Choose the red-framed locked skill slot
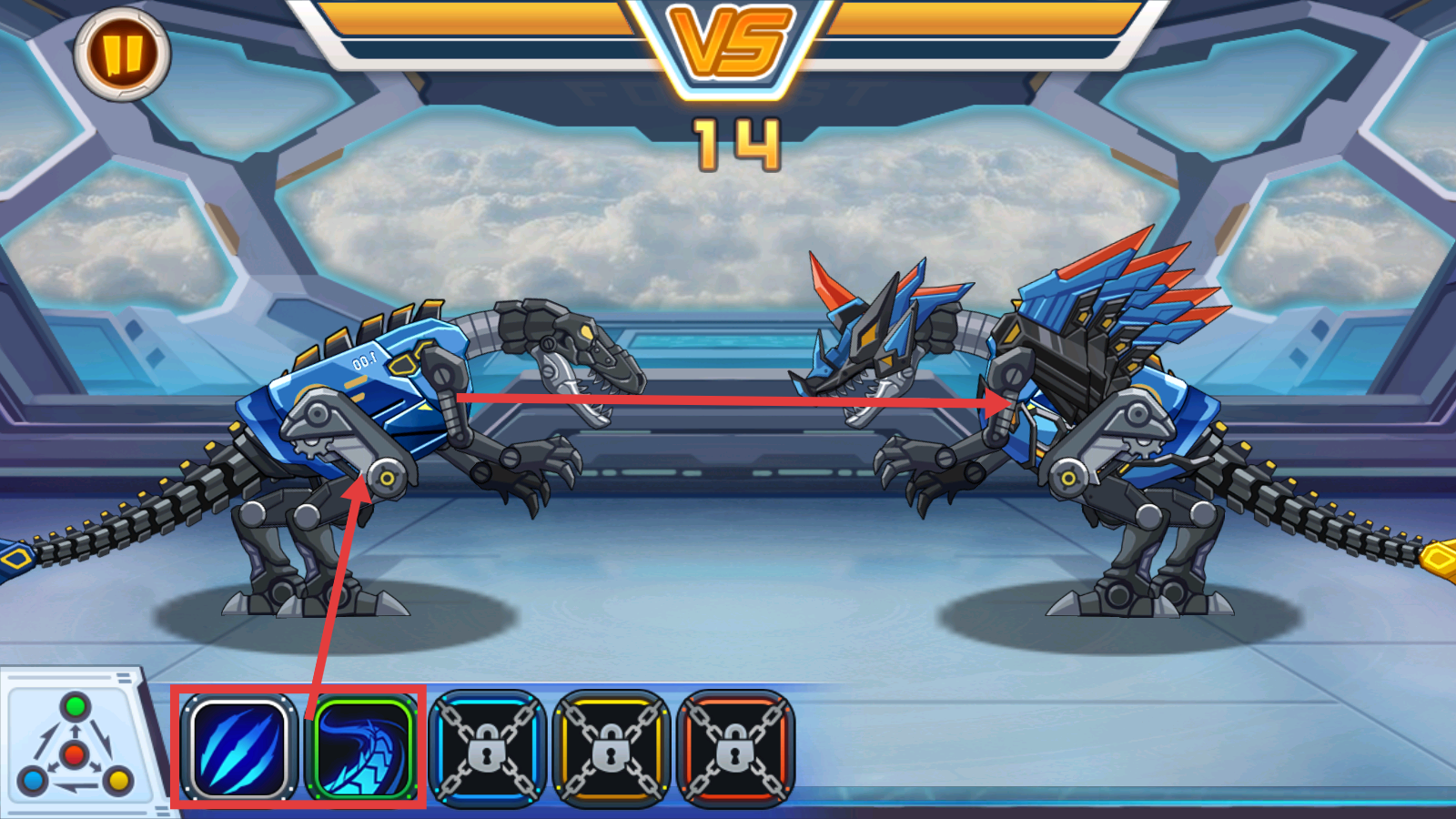Image resolution: width=1456 pixels, height=819 pixels. [736, 749]
